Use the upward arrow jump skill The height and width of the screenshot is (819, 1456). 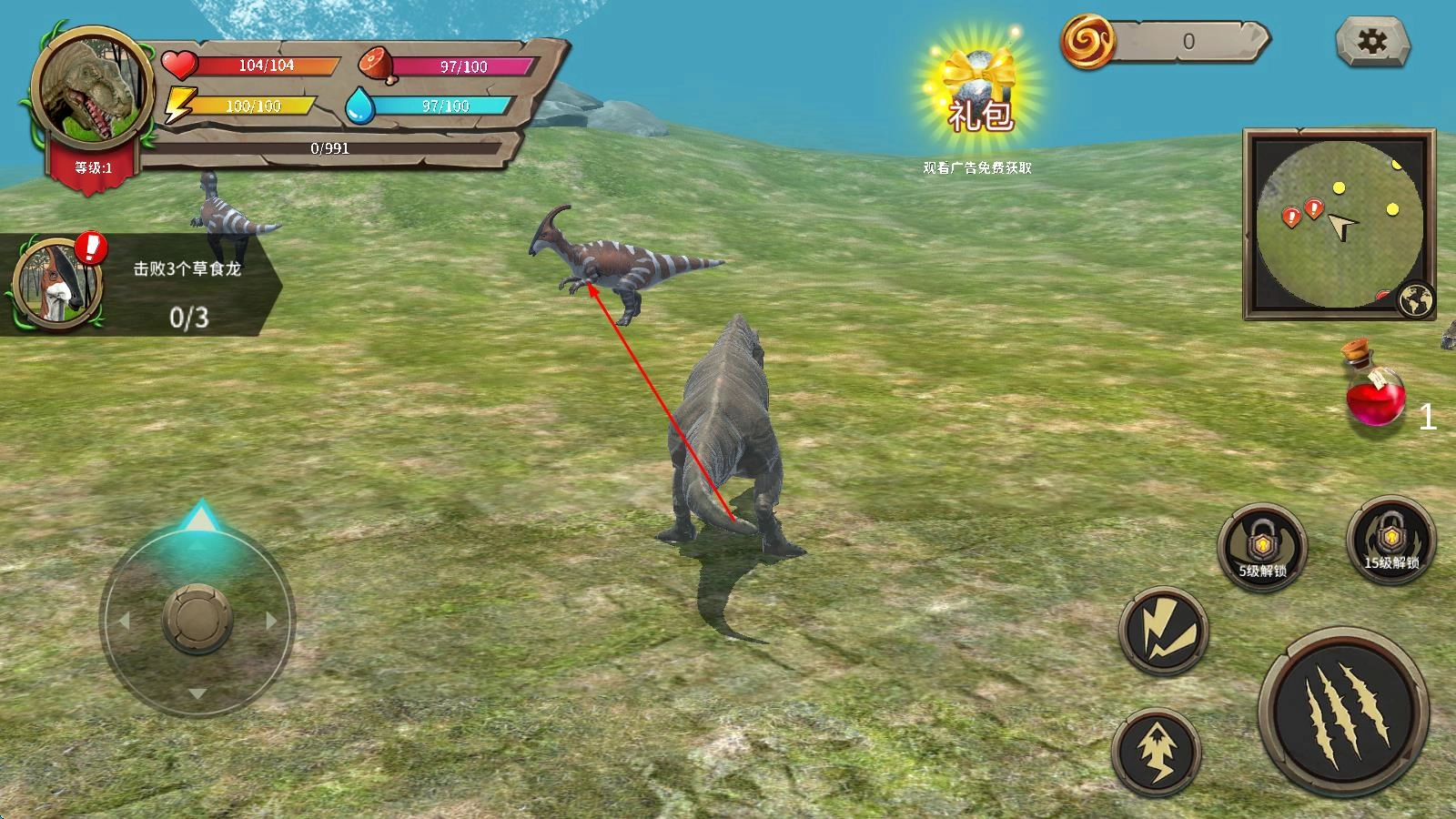coord(1157,752)
